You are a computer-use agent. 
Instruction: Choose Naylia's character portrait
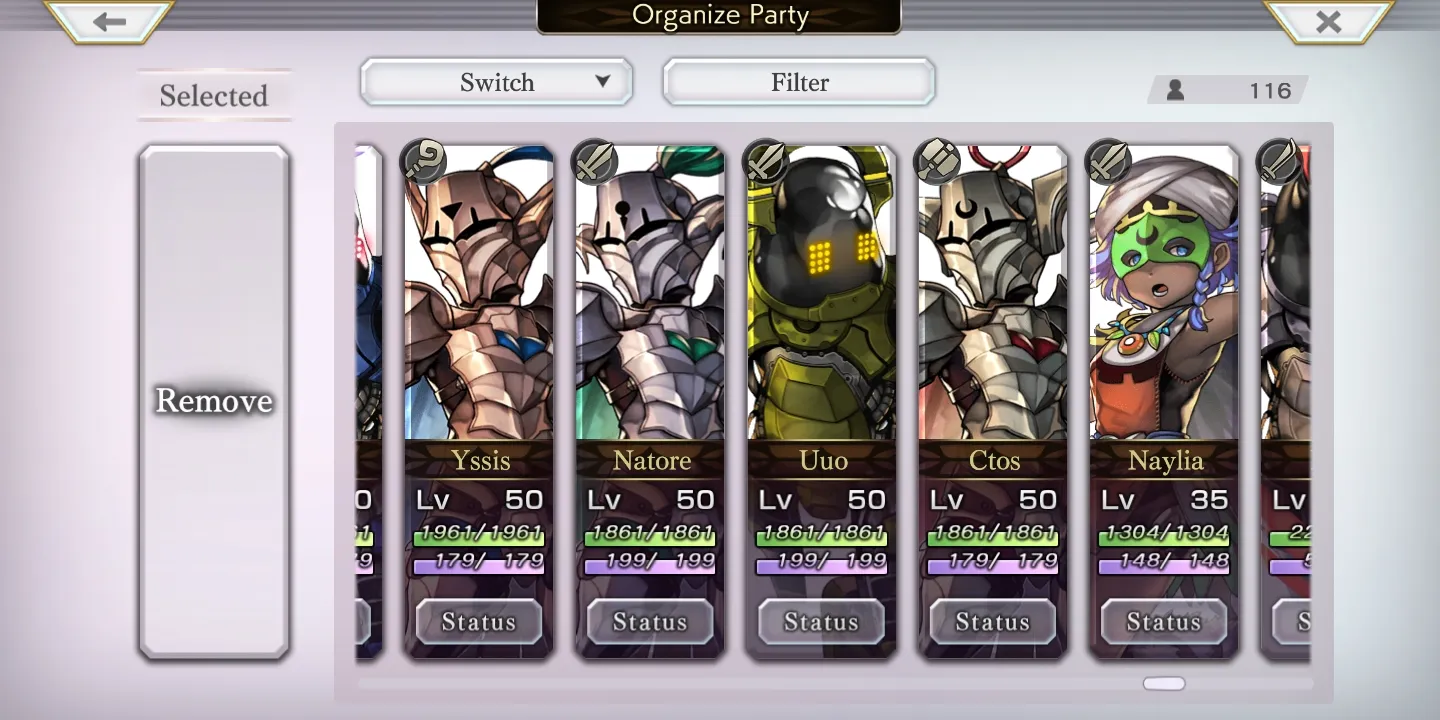click(1164, 300)
